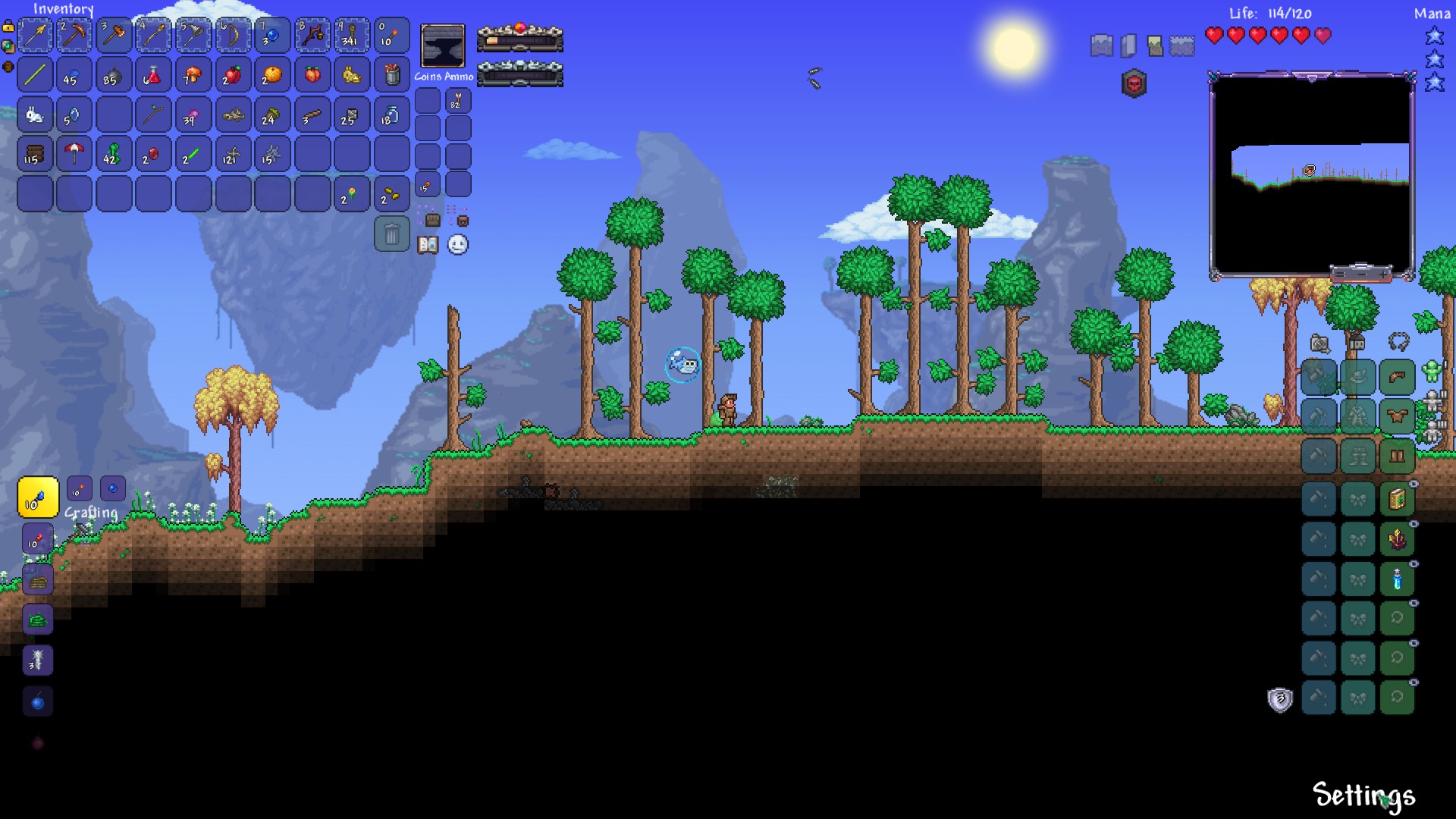Click the trash can slot

point(391,234)
